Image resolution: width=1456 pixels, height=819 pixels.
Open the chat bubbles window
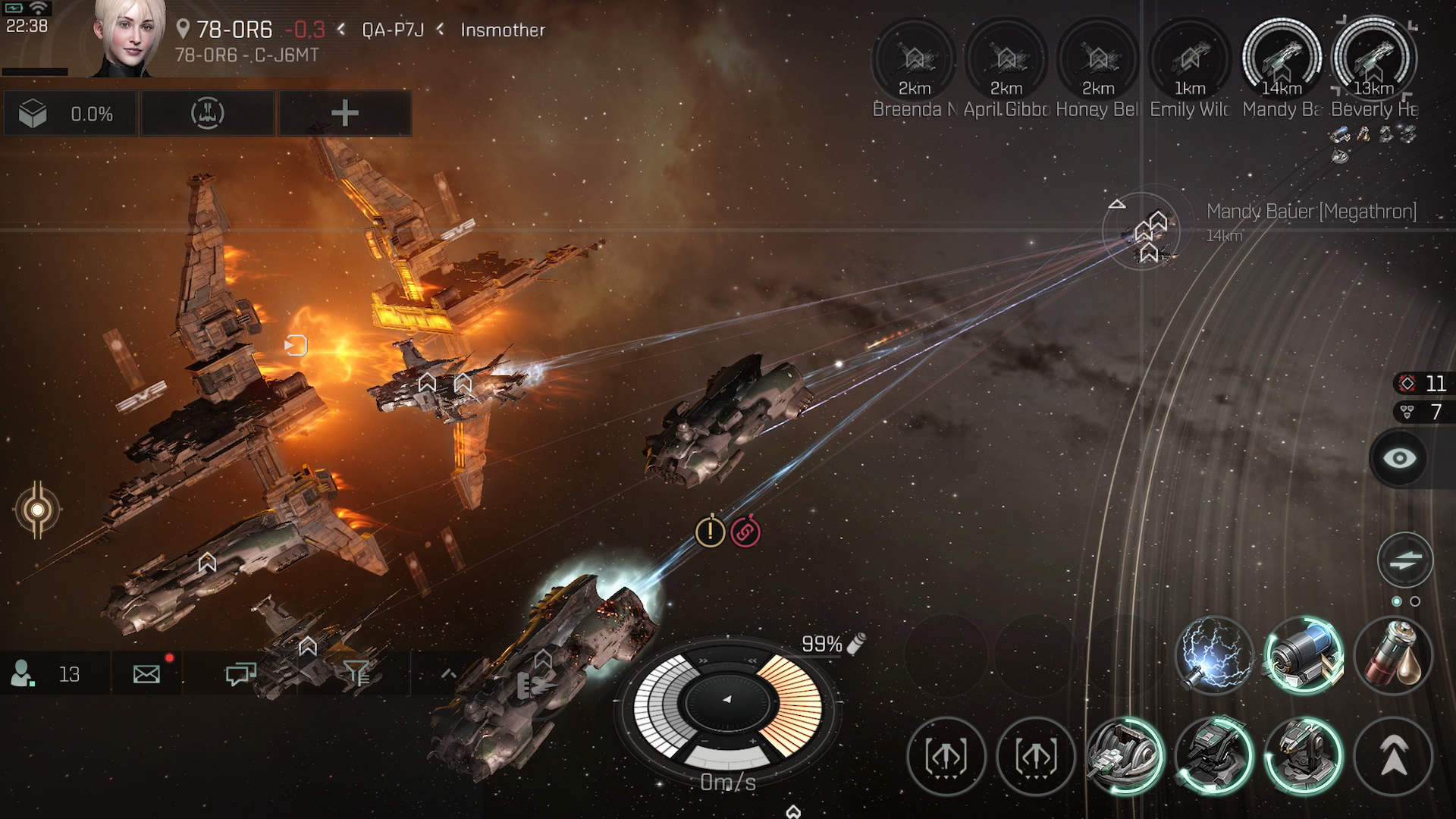240,673
